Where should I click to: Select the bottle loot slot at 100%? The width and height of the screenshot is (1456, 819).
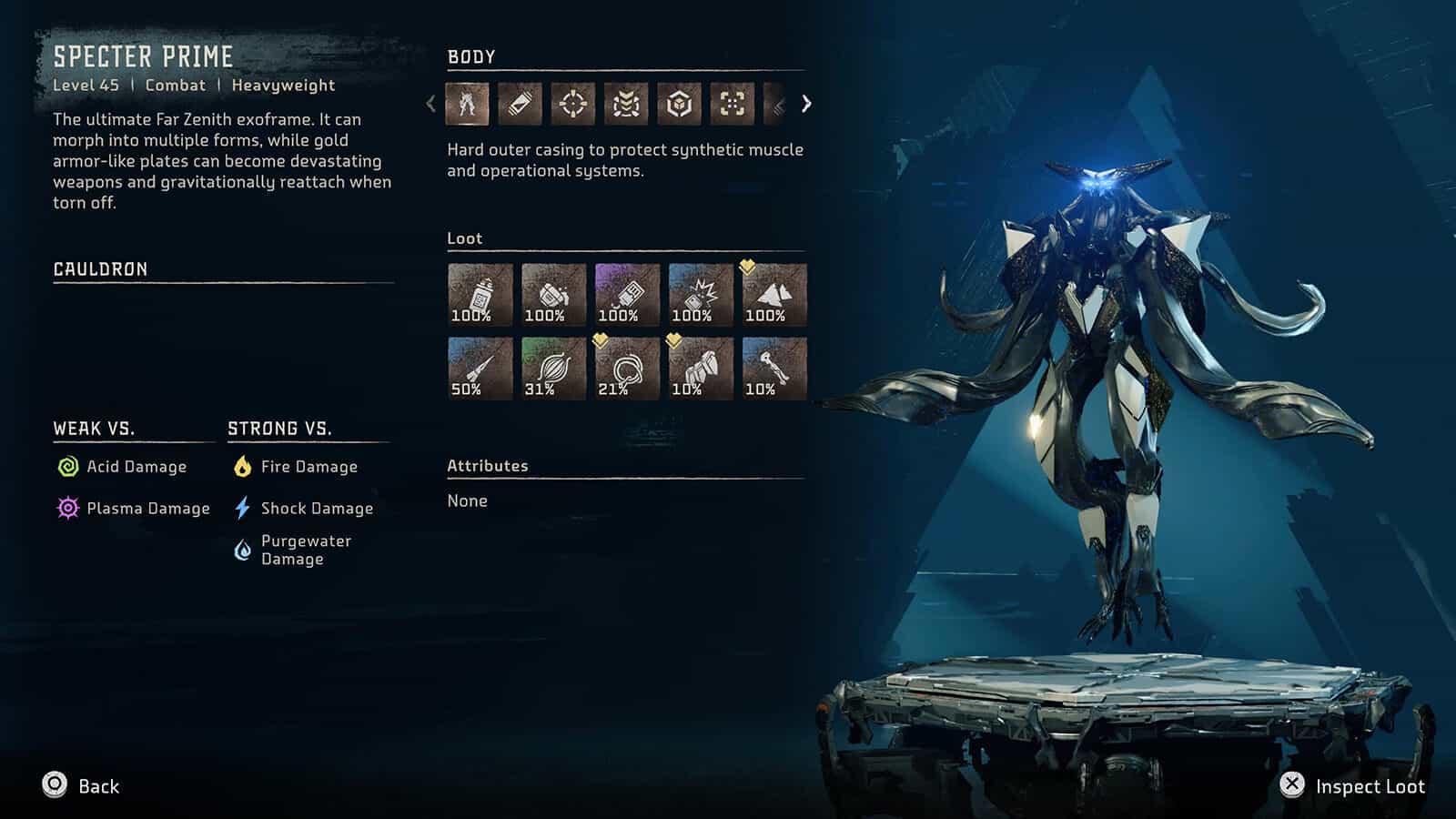click(x=480, y=295)
